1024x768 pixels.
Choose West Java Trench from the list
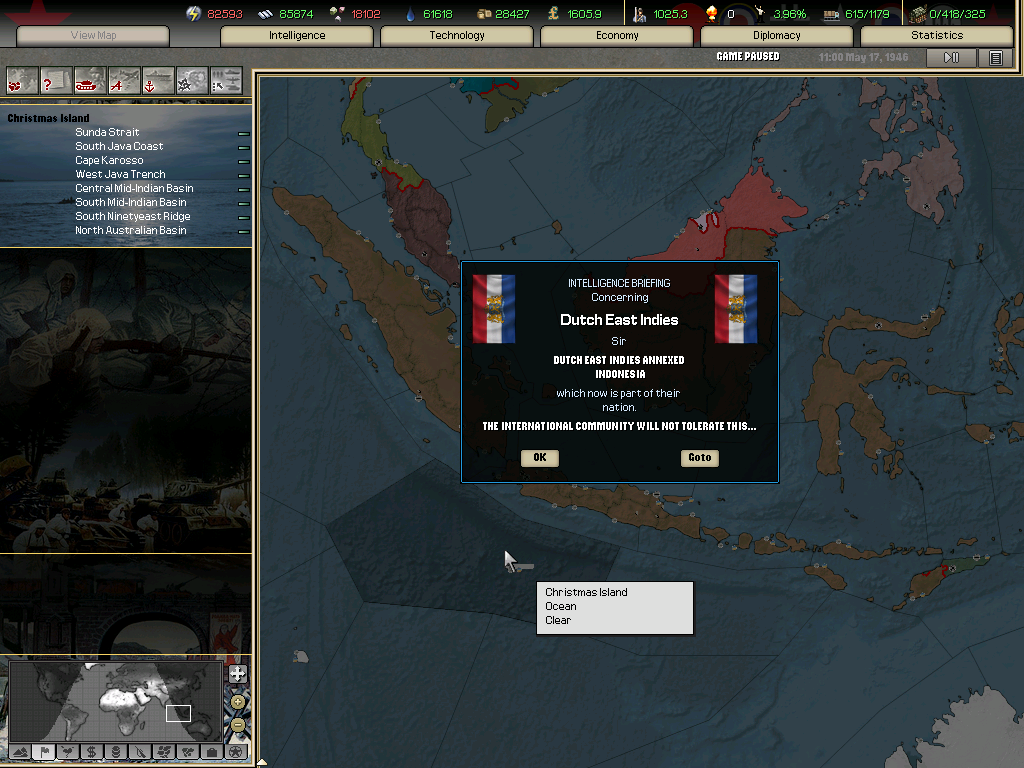click(120, 174)
